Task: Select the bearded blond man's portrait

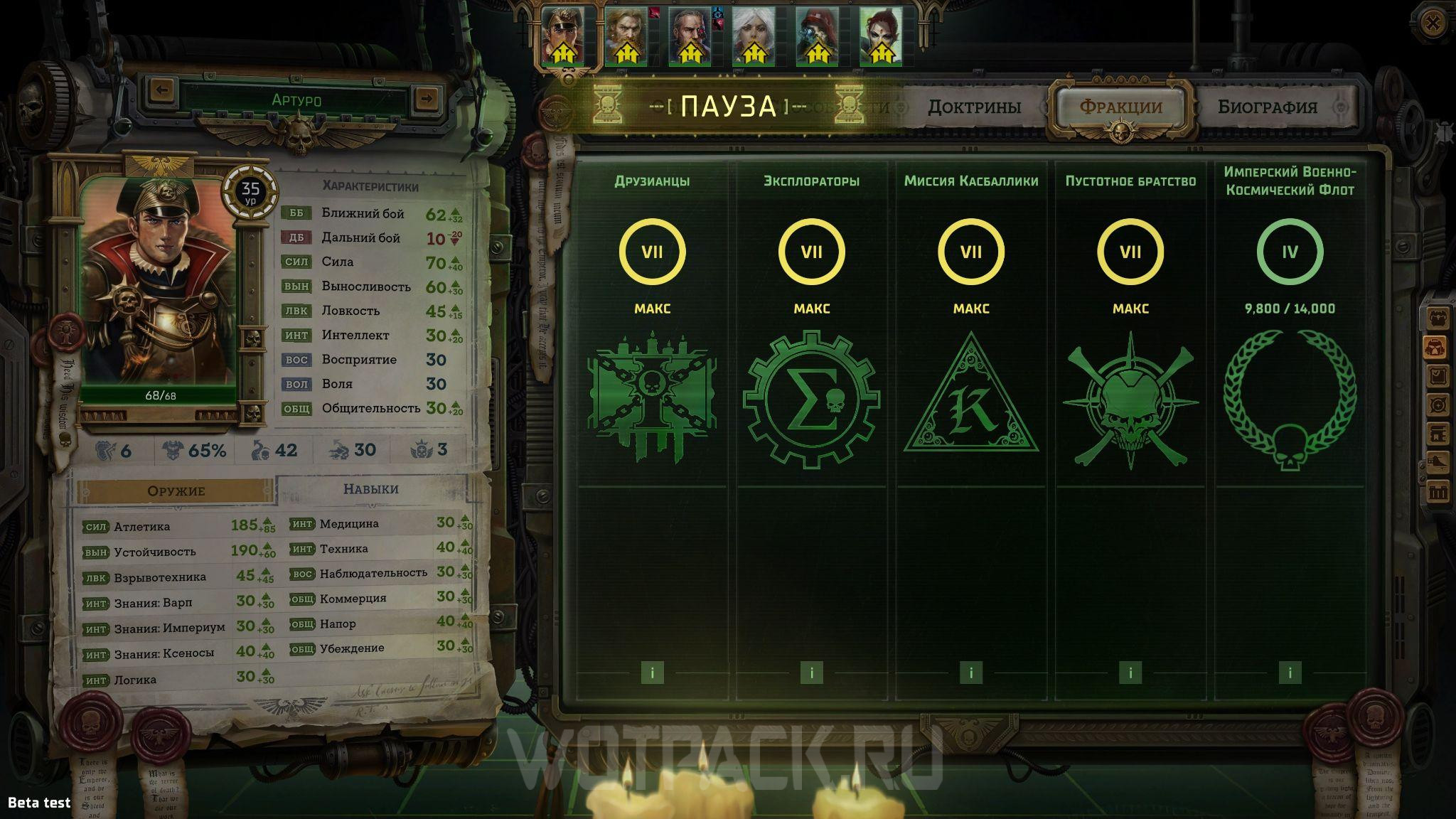Action: pos(626,36)
